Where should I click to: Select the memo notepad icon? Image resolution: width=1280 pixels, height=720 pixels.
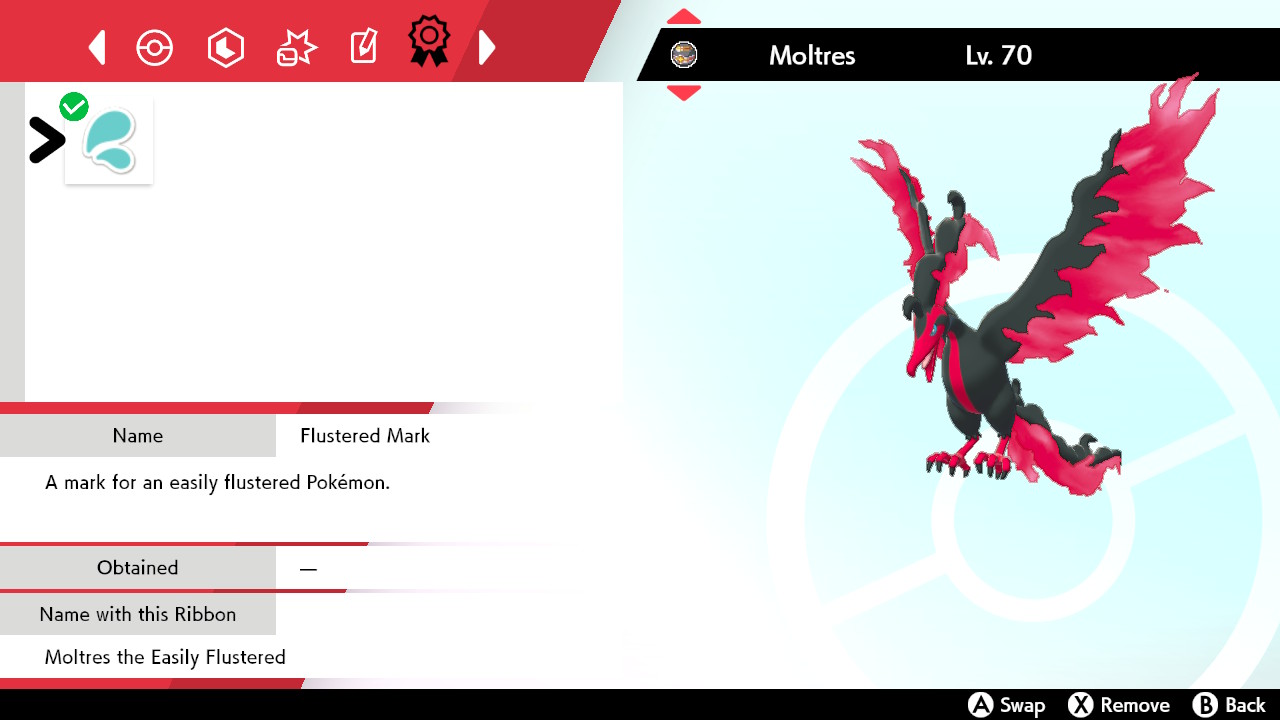363,46
